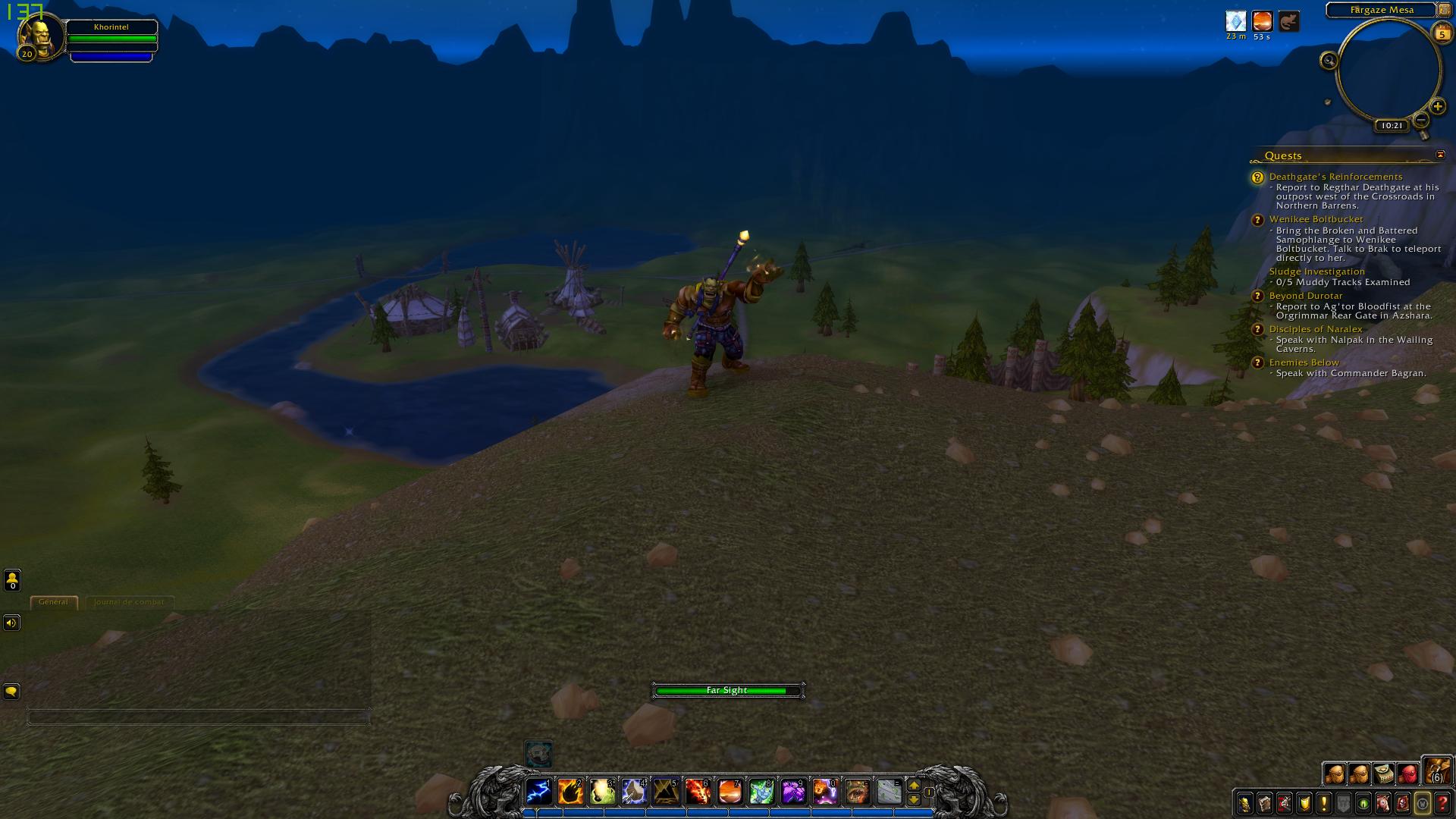Switch to the Journal de combat chat tab
This screenshot has height=819, width=1456.
(x=129, y=602)
